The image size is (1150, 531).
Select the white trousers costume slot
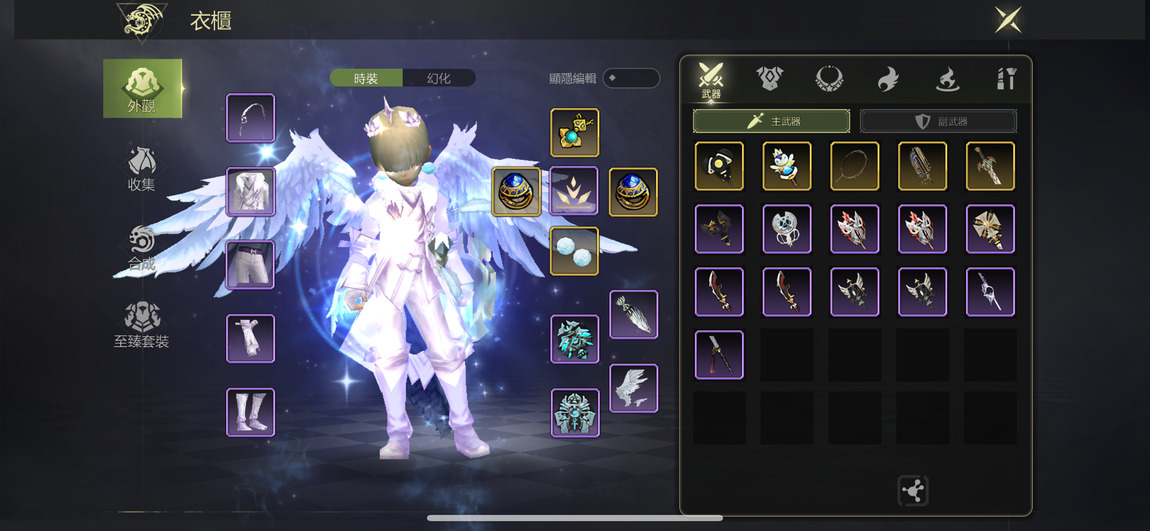point(250,264)
